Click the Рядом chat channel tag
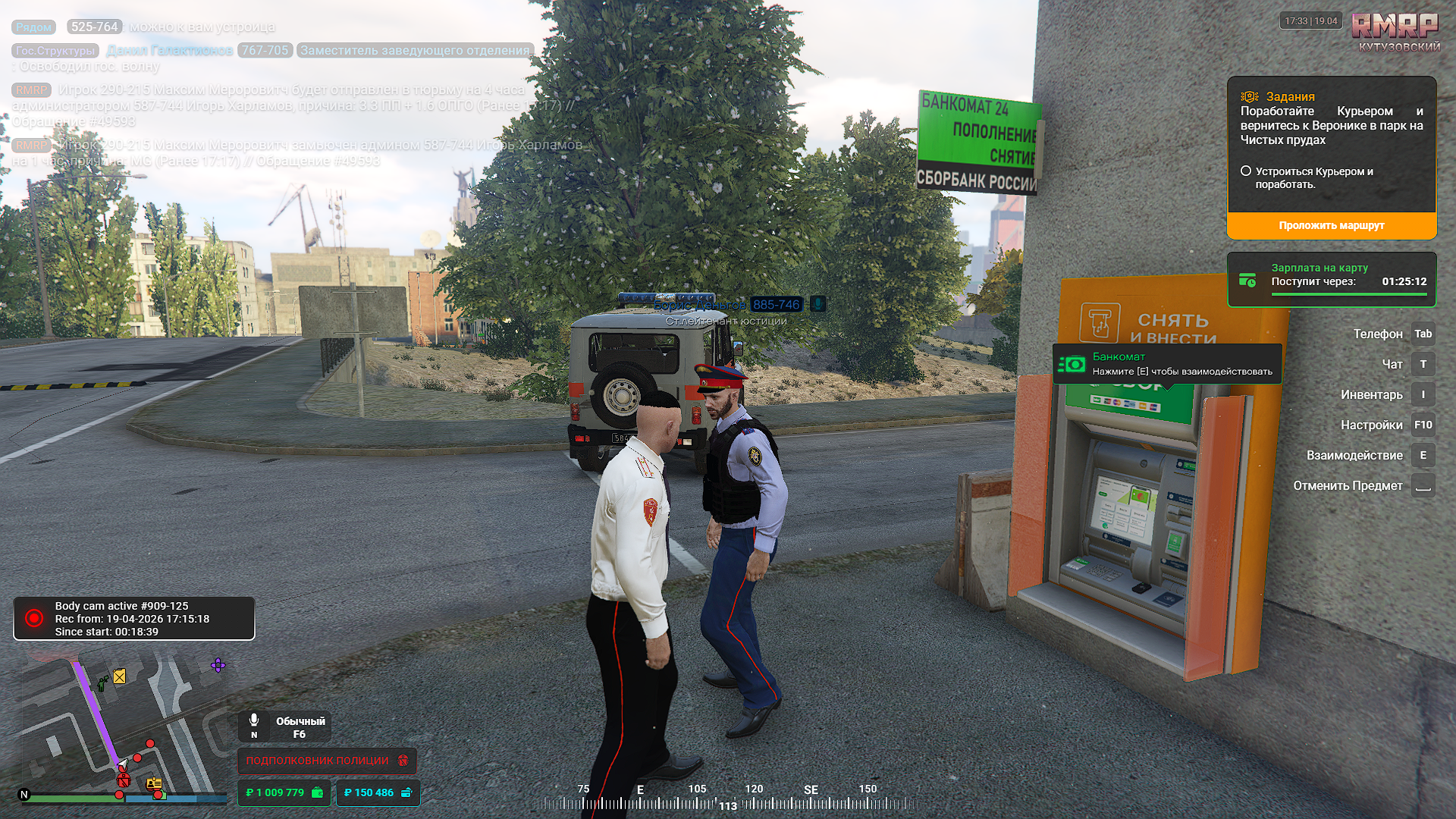1456x819 pixels. (x=34, y=27)
